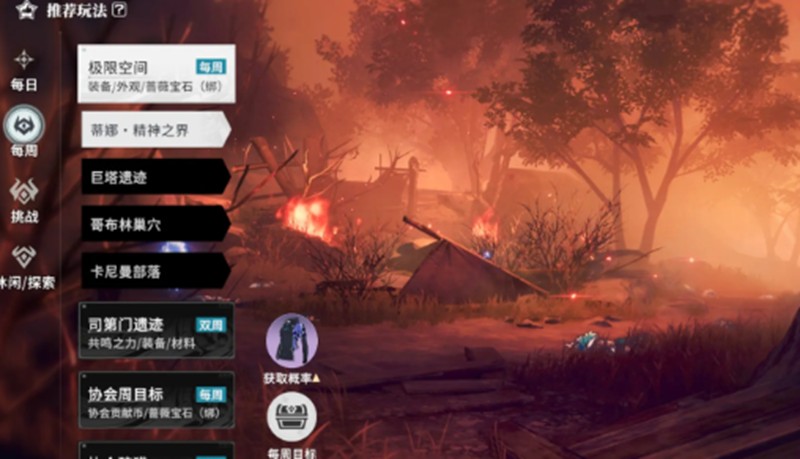
Task: Open the 协会周目标 guild weekly goal
Action: tap(156, 400)
